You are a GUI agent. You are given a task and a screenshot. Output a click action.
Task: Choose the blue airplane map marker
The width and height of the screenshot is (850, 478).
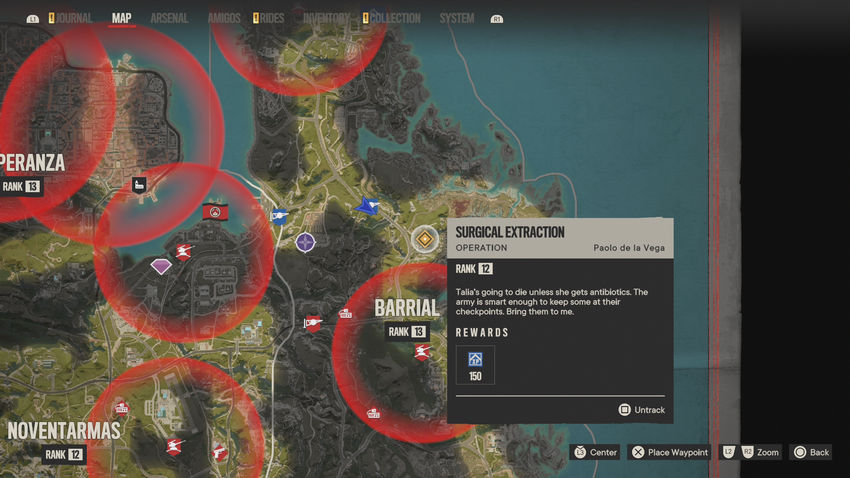tap(368, 206)
